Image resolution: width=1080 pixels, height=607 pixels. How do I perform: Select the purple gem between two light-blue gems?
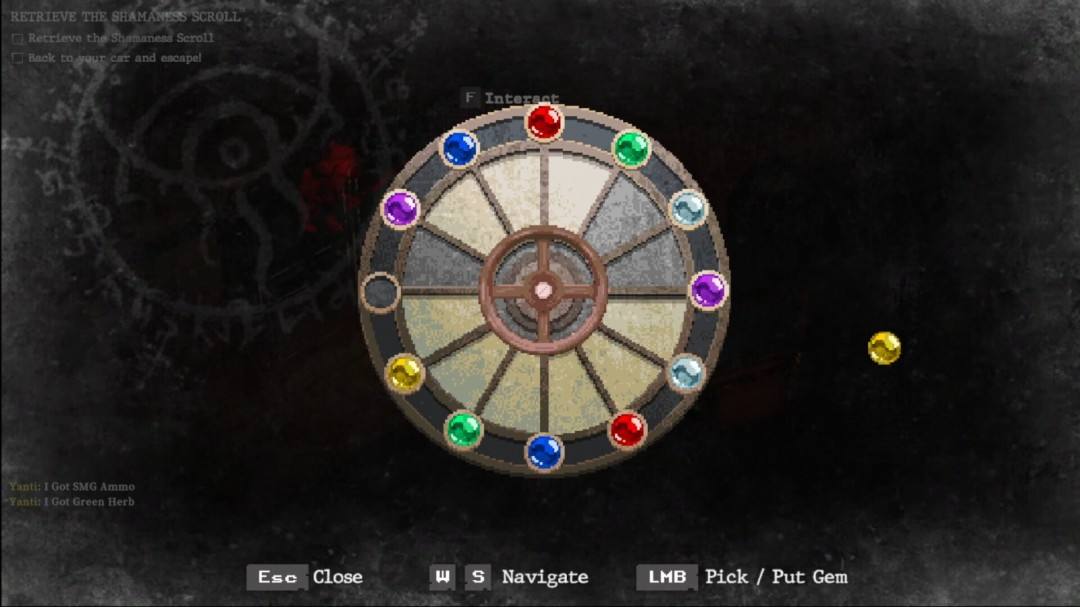pos(708,291)
